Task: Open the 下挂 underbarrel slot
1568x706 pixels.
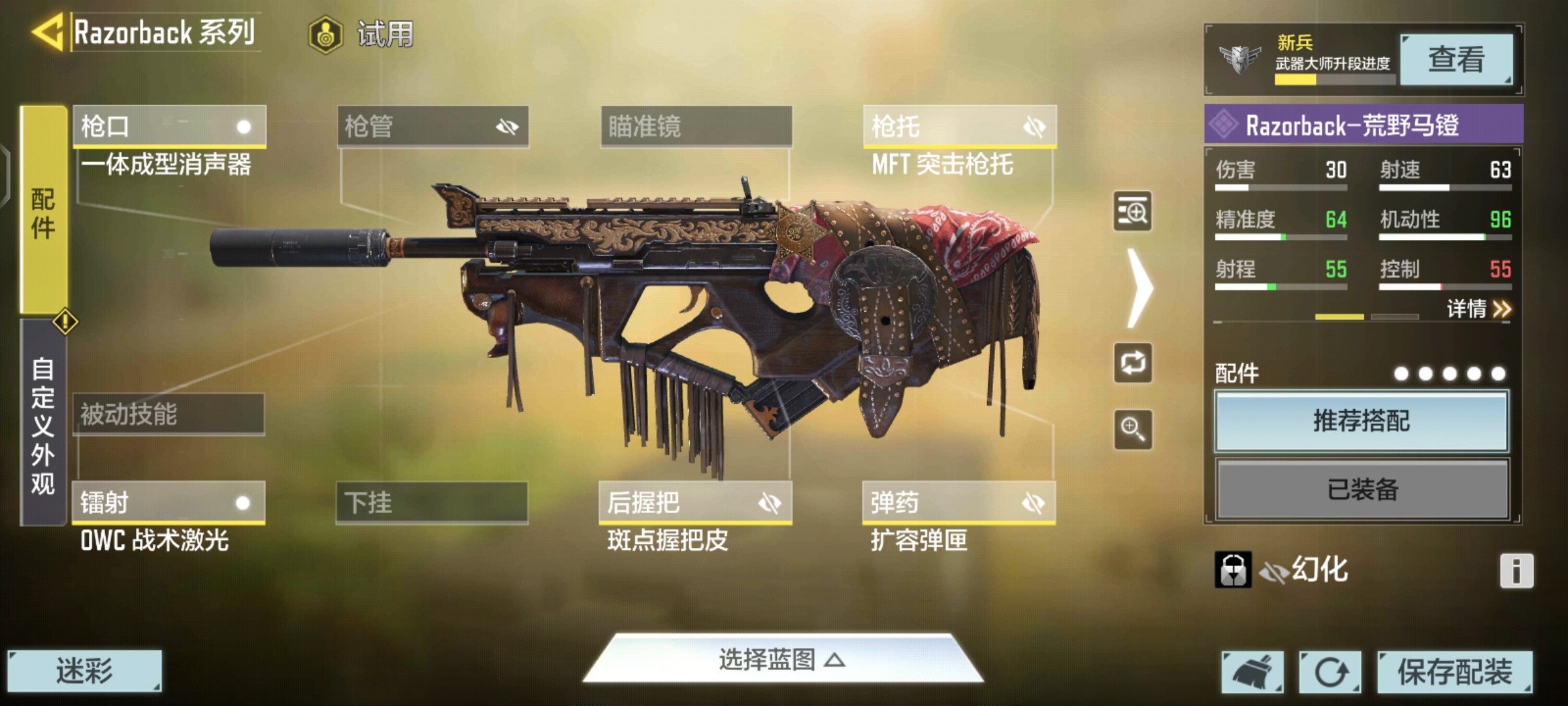Action: click(x=432, y=503)
